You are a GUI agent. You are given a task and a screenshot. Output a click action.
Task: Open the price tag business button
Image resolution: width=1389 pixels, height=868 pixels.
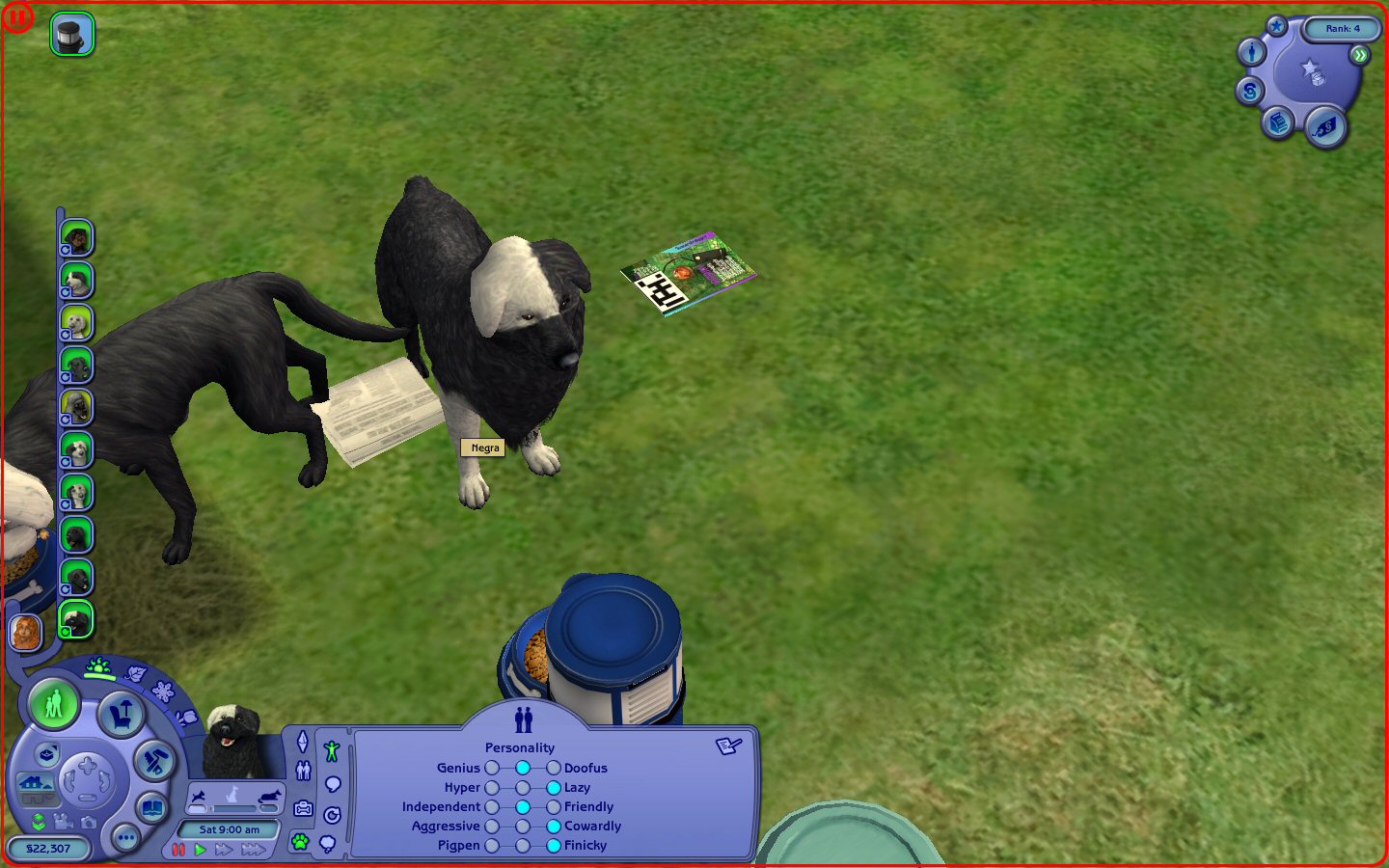1326,126
